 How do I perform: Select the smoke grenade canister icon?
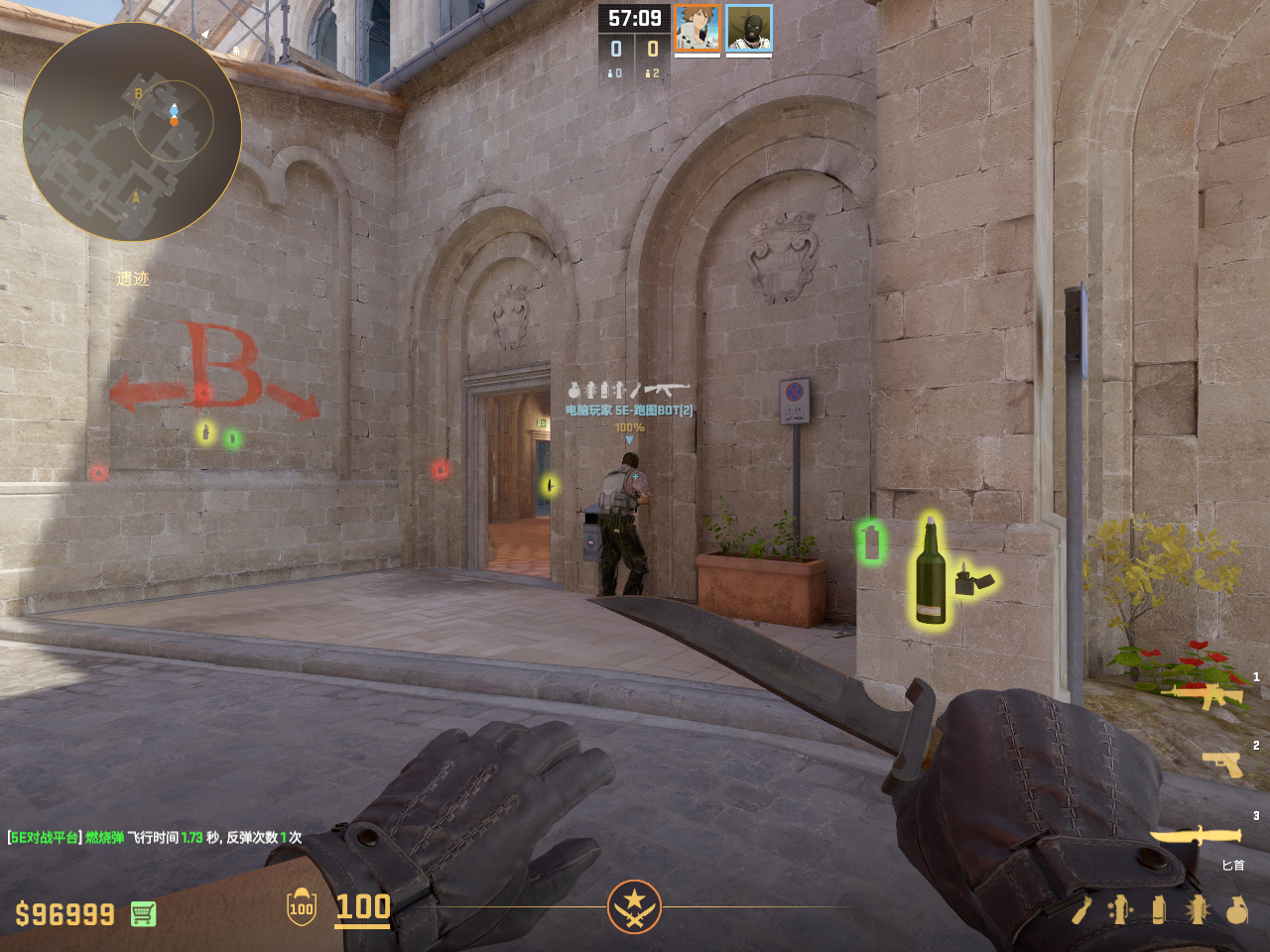(x=1159, y=909)
